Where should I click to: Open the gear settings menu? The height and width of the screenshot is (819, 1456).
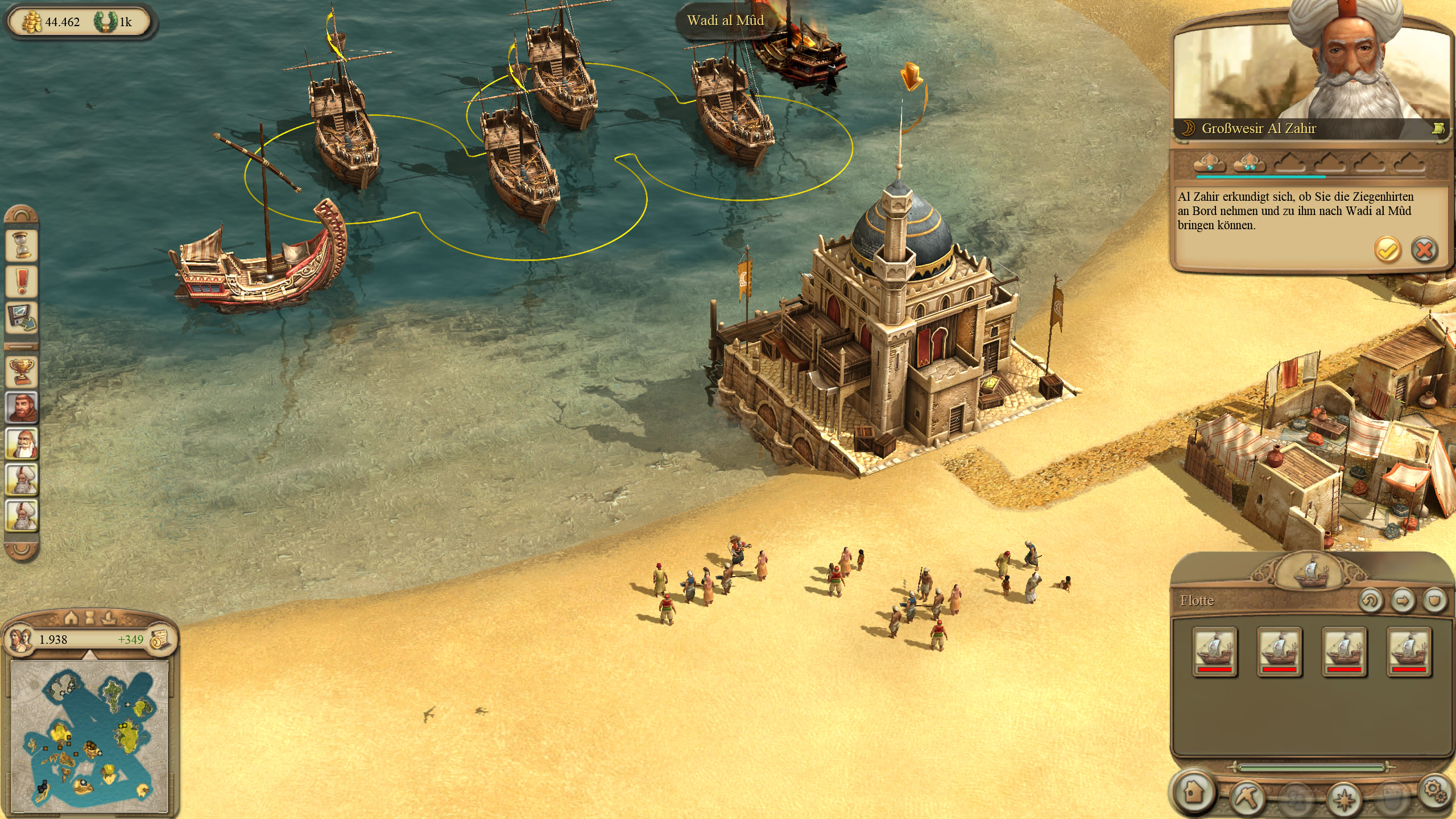pyautogui.click(x=1434, y=791)
